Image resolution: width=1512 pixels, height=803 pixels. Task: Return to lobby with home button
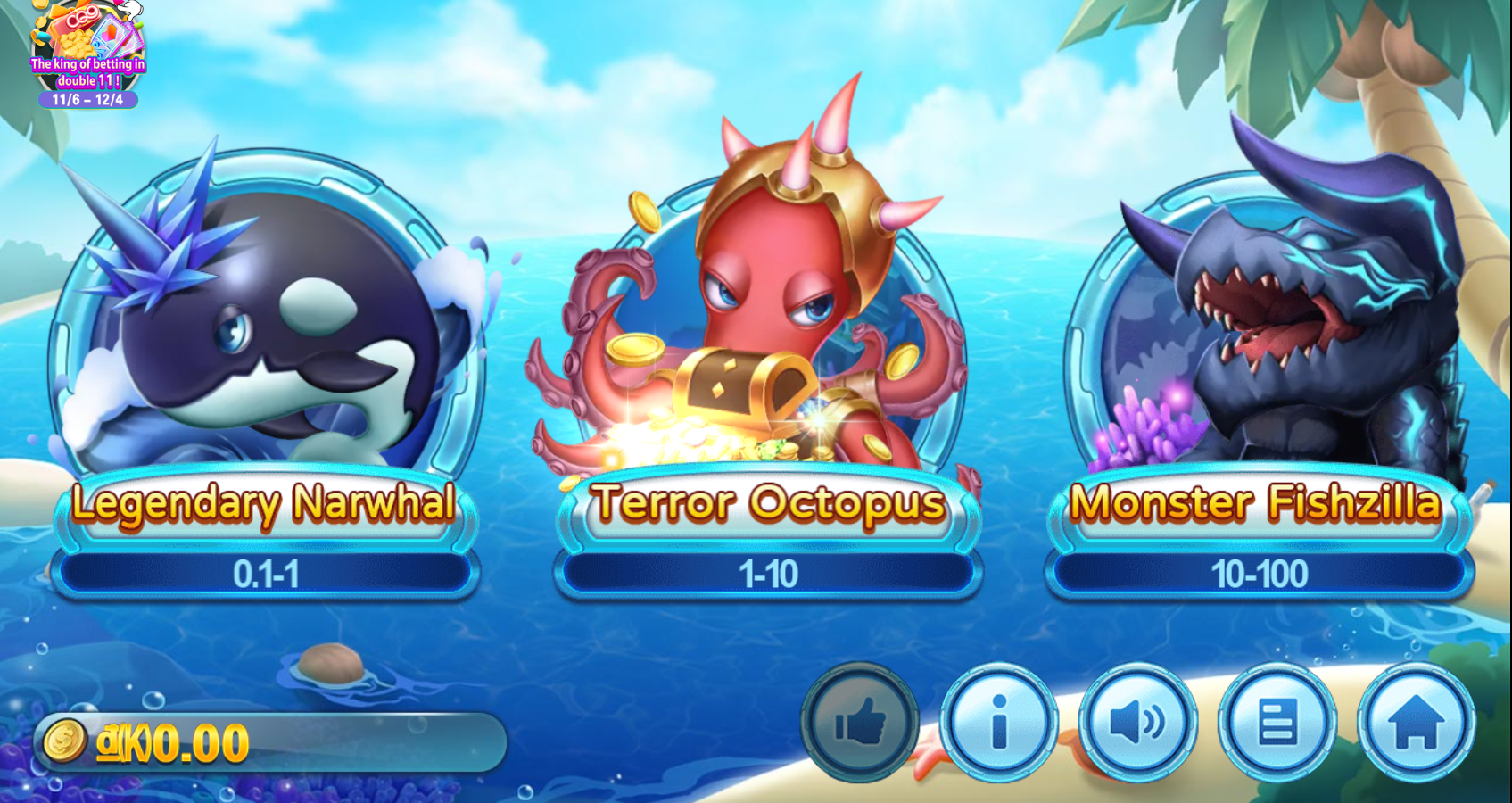point(1416,722)
